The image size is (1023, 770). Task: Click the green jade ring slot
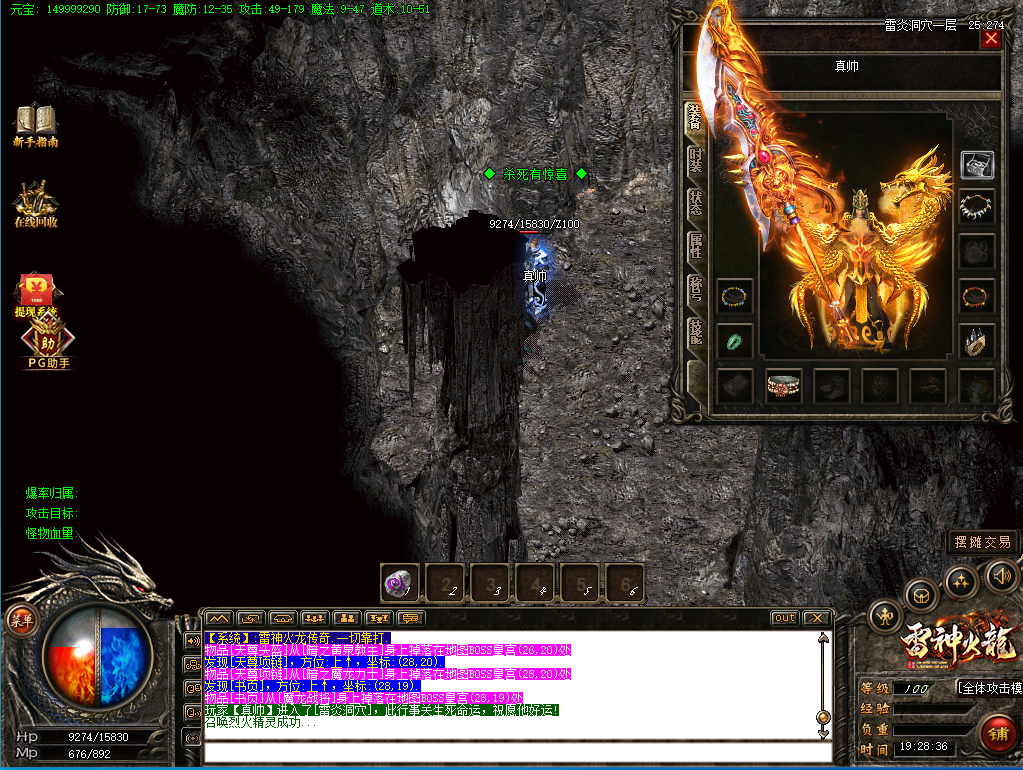tap(735, 341)
